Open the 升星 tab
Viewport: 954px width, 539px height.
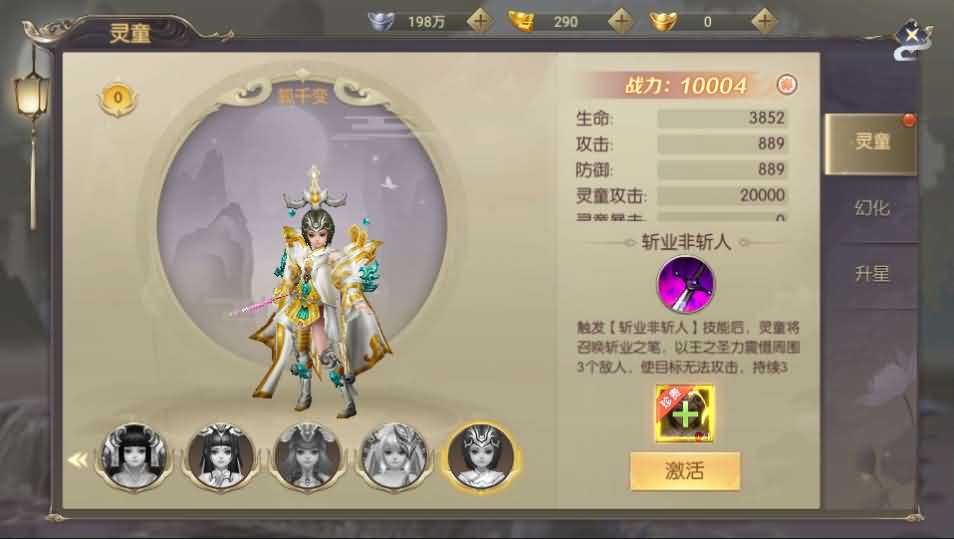pyautogui.click(x=871, y=273)
